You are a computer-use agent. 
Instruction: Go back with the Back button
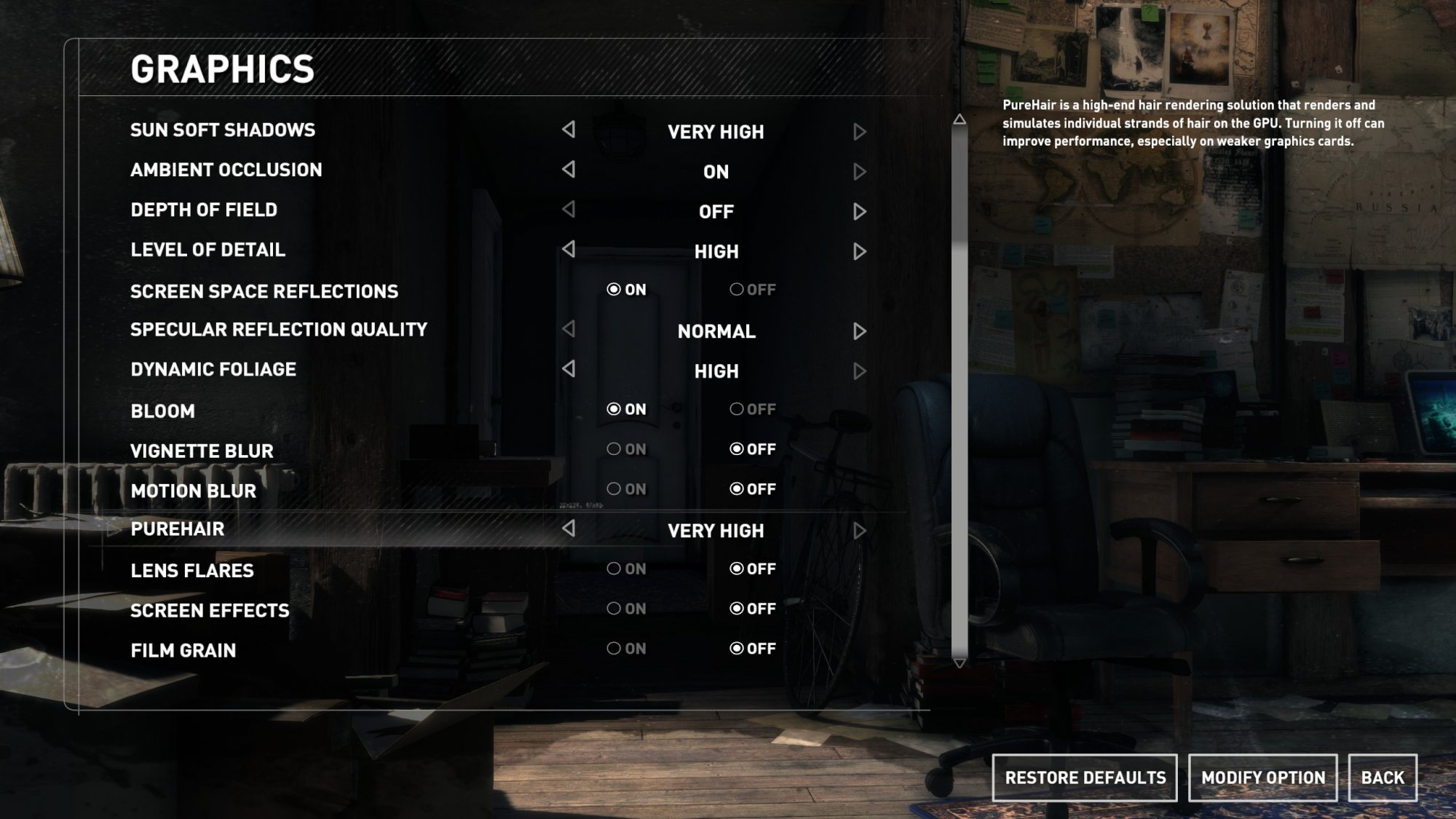[x=1382, y=778]
